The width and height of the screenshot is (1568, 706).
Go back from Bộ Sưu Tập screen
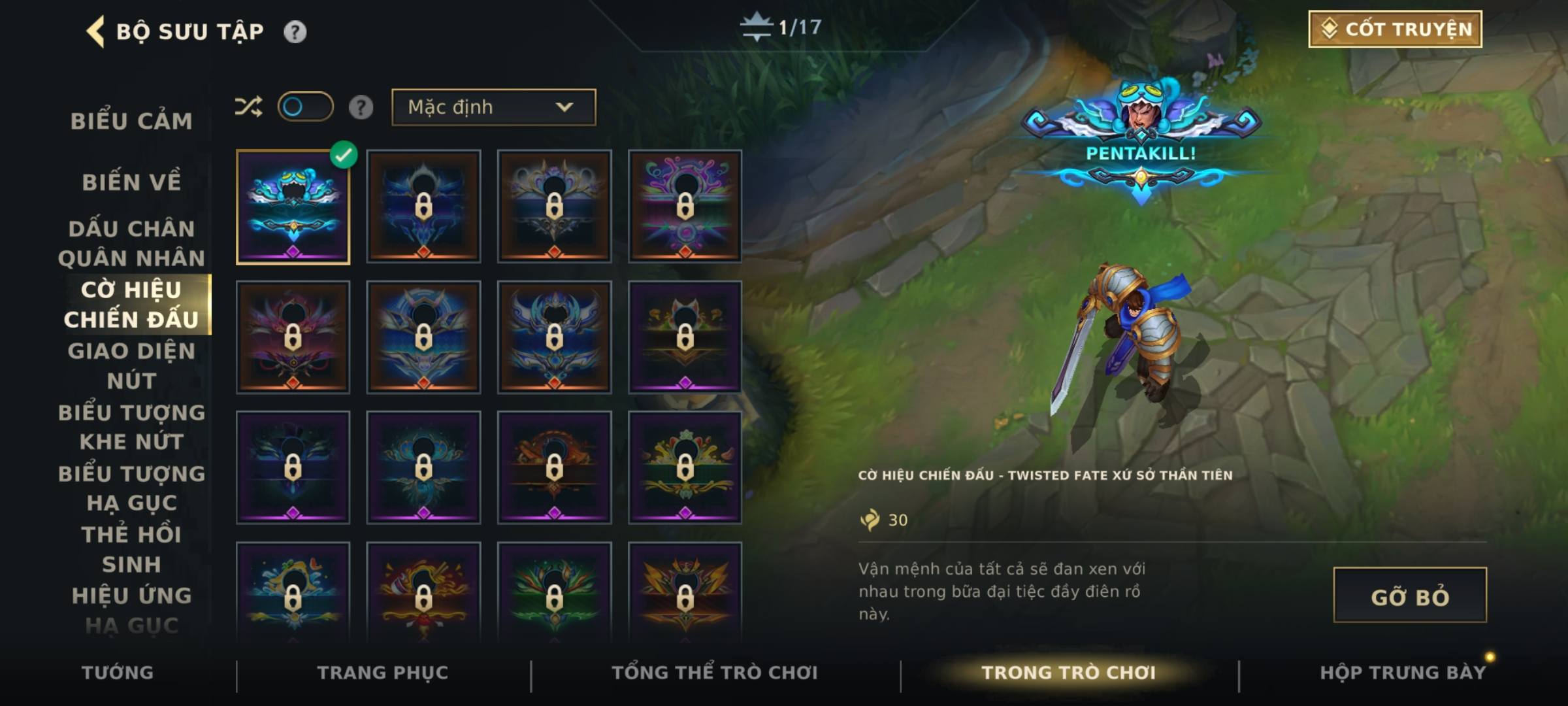click(x=95, y=31)
